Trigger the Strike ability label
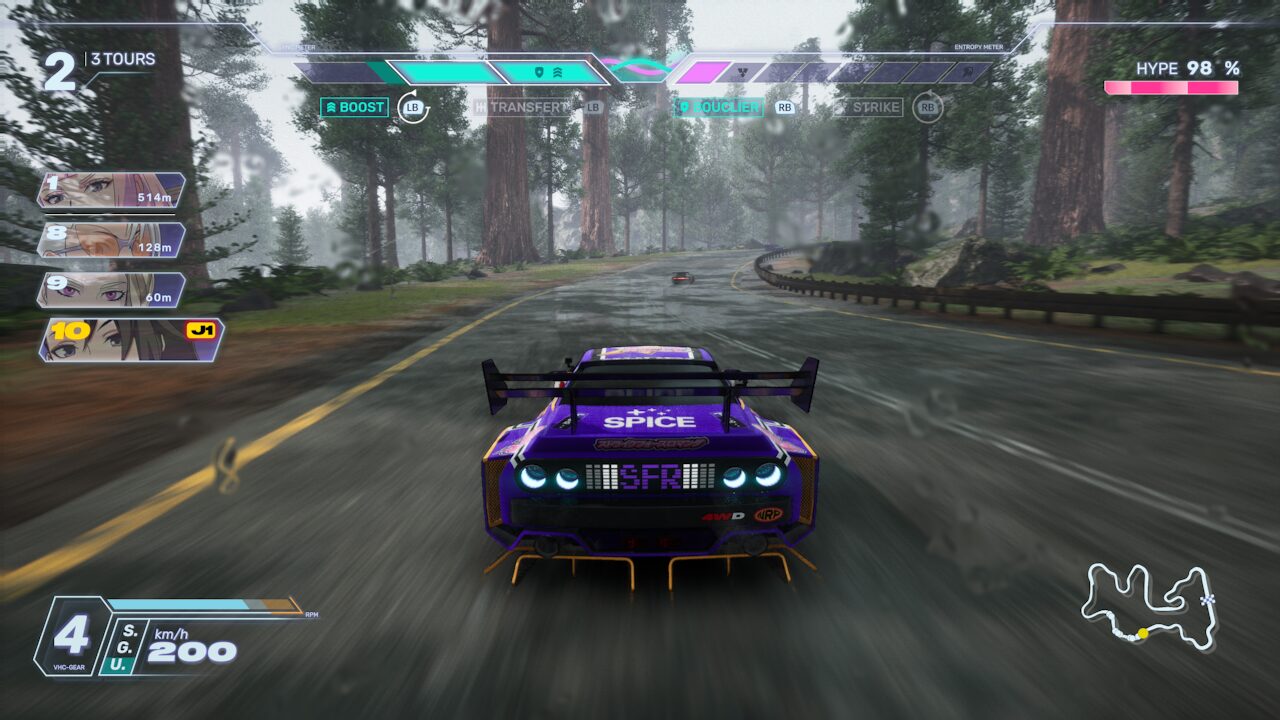Viewport: 1280px width, 720px height. point(870,107)
